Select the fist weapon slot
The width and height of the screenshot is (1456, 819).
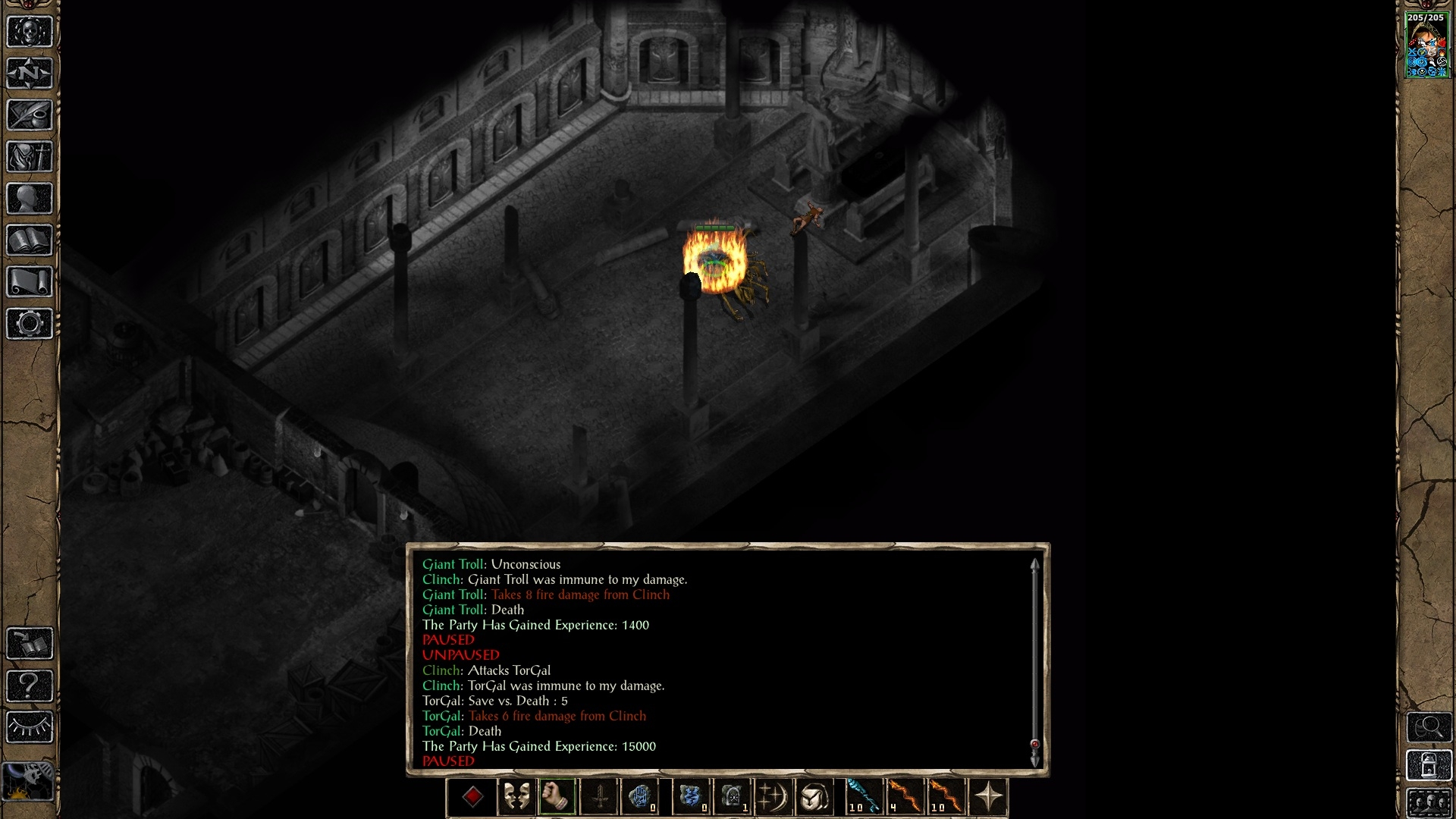(x=557, y=797)
